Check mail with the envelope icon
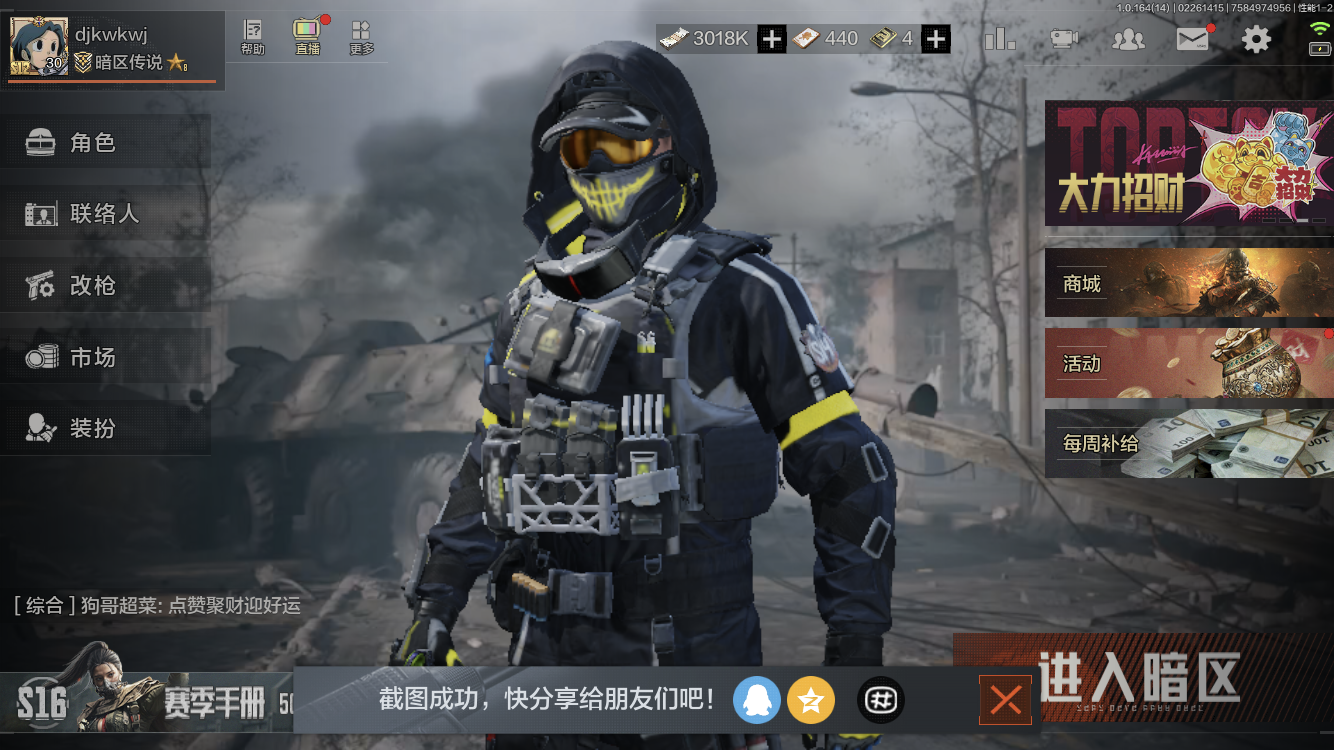The image size is (1334, 750). (x=1192, y=38)
